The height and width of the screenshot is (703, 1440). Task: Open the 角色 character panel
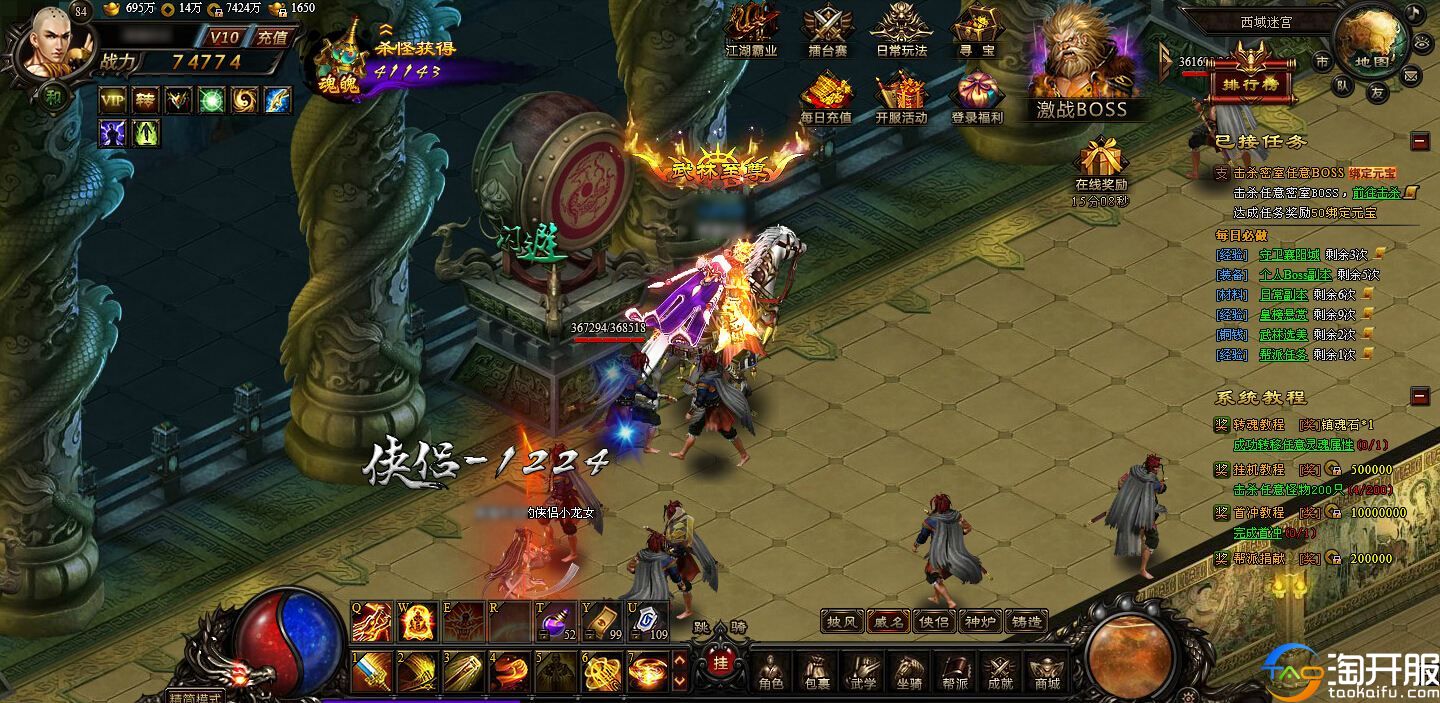(x=771, y=670)
